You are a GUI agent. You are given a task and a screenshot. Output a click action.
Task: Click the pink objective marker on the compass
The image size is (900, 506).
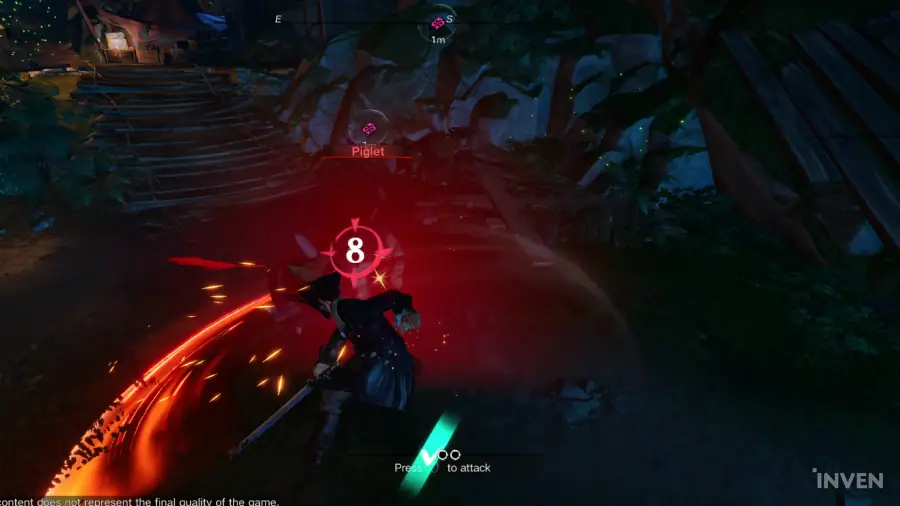(437, 22)
